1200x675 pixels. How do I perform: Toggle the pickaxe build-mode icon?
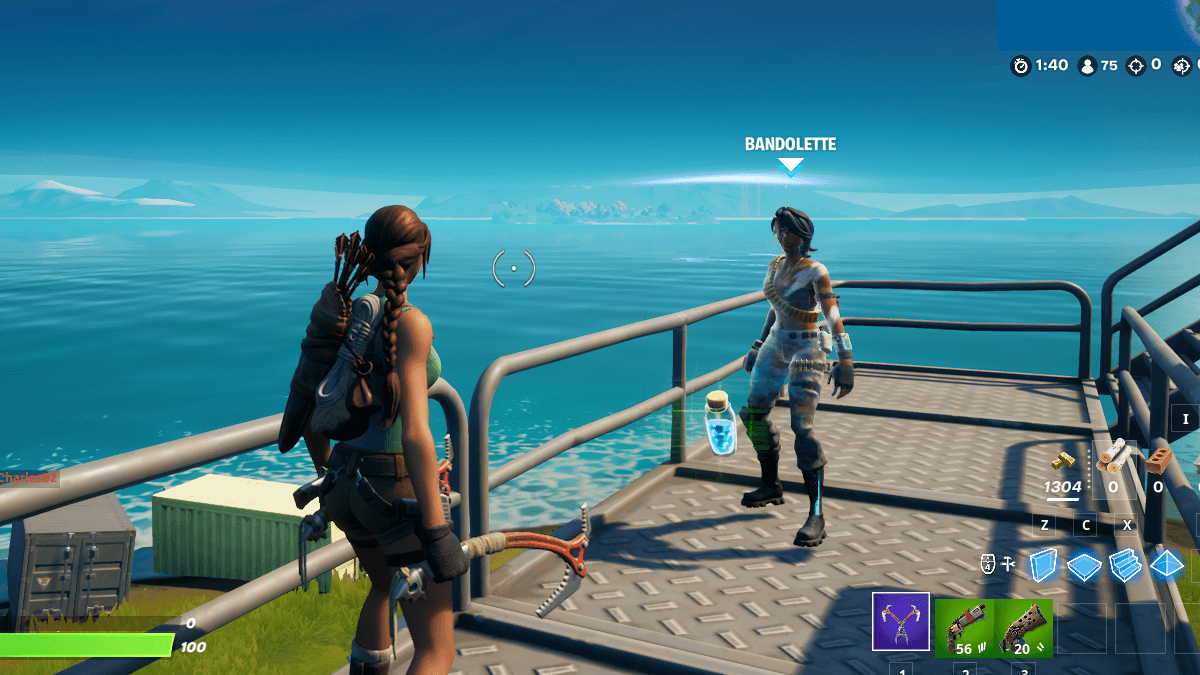1009,565
